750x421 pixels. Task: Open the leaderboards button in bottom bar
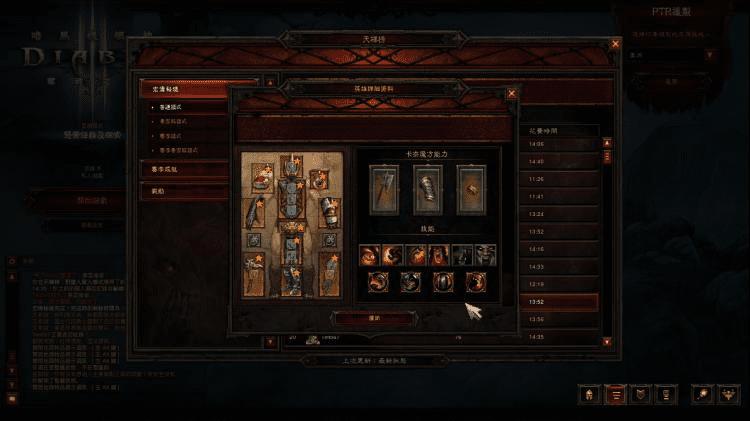616,395
